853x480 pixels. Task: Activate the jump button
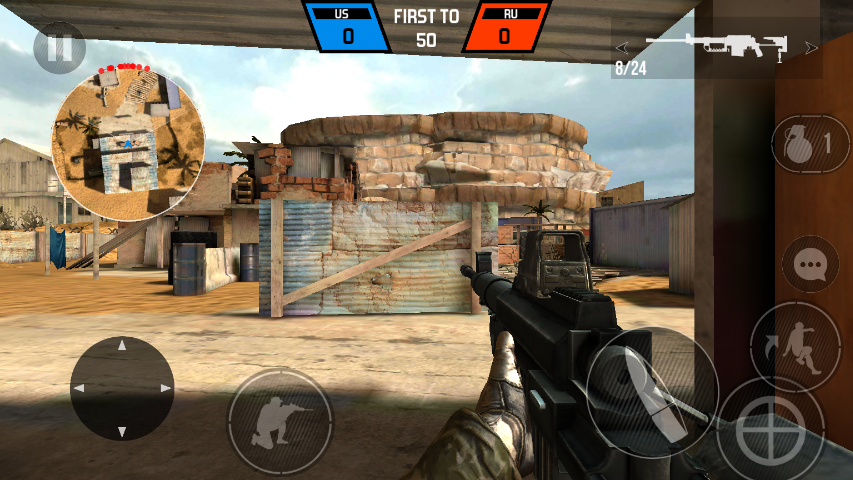795,348
